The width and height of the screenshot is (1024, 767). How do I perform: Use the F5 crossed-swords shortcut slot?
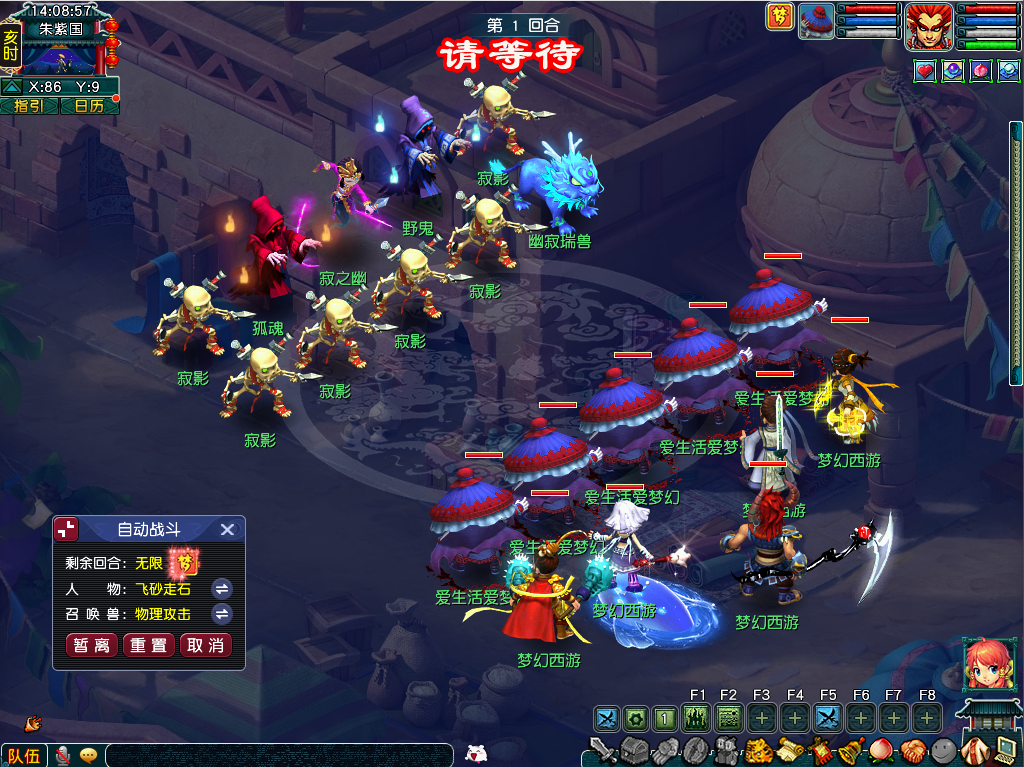827,718
